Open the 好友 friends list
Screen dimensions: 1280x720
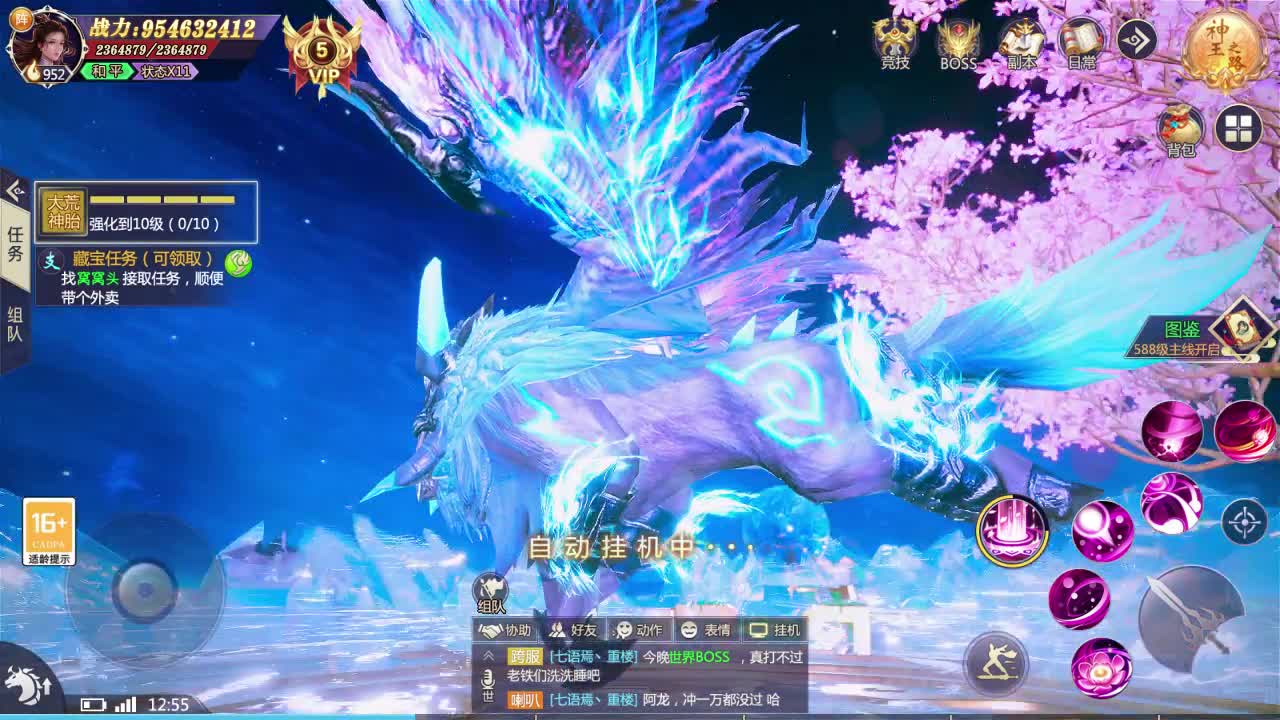(x=572, y=630)
